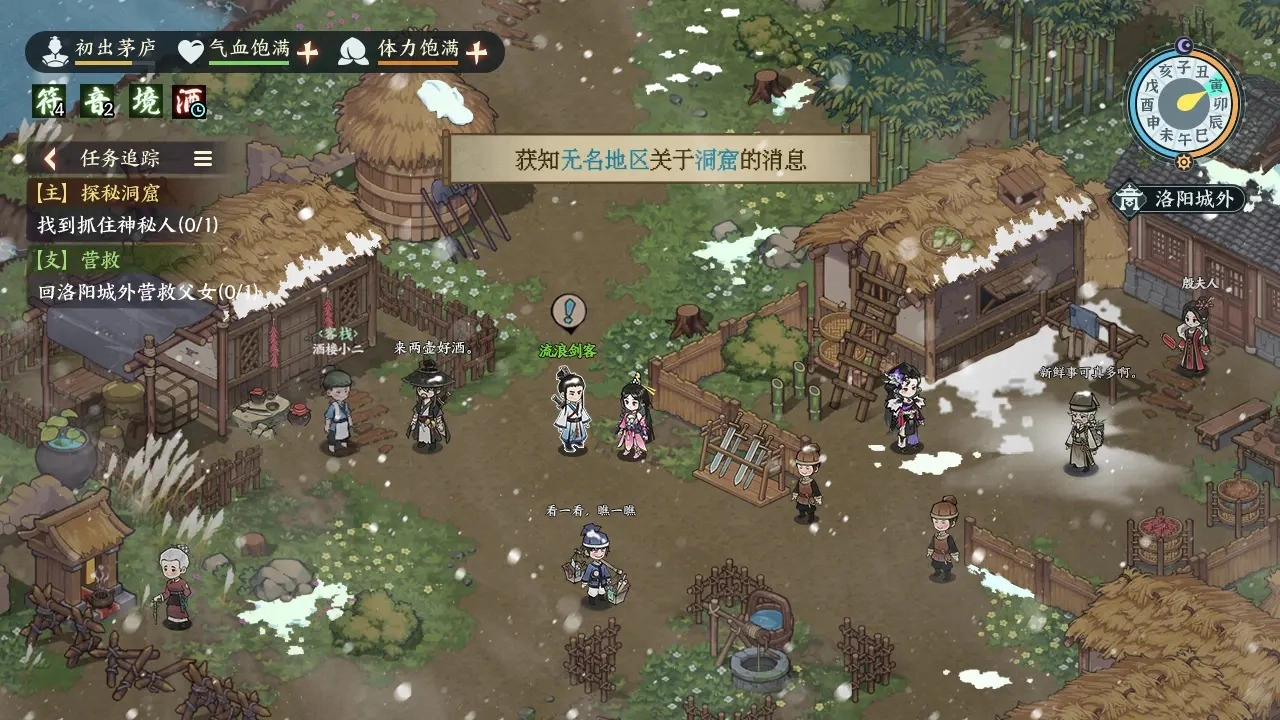Viewport: 1280px width, 720px height.
Task: Open the quest menu via hamburger icon
Action: click(x=202, y=157)
